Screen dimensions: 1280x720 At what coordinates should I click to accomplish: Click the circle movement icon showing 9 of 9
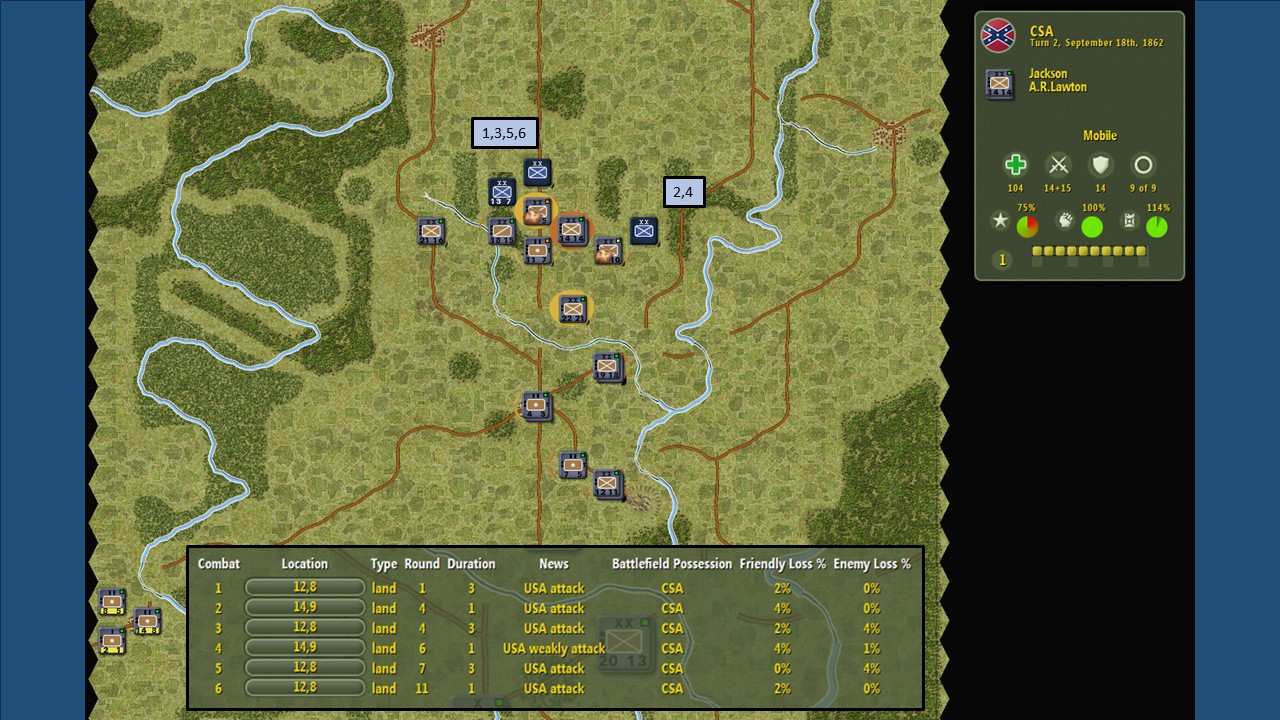(1143, 165)
